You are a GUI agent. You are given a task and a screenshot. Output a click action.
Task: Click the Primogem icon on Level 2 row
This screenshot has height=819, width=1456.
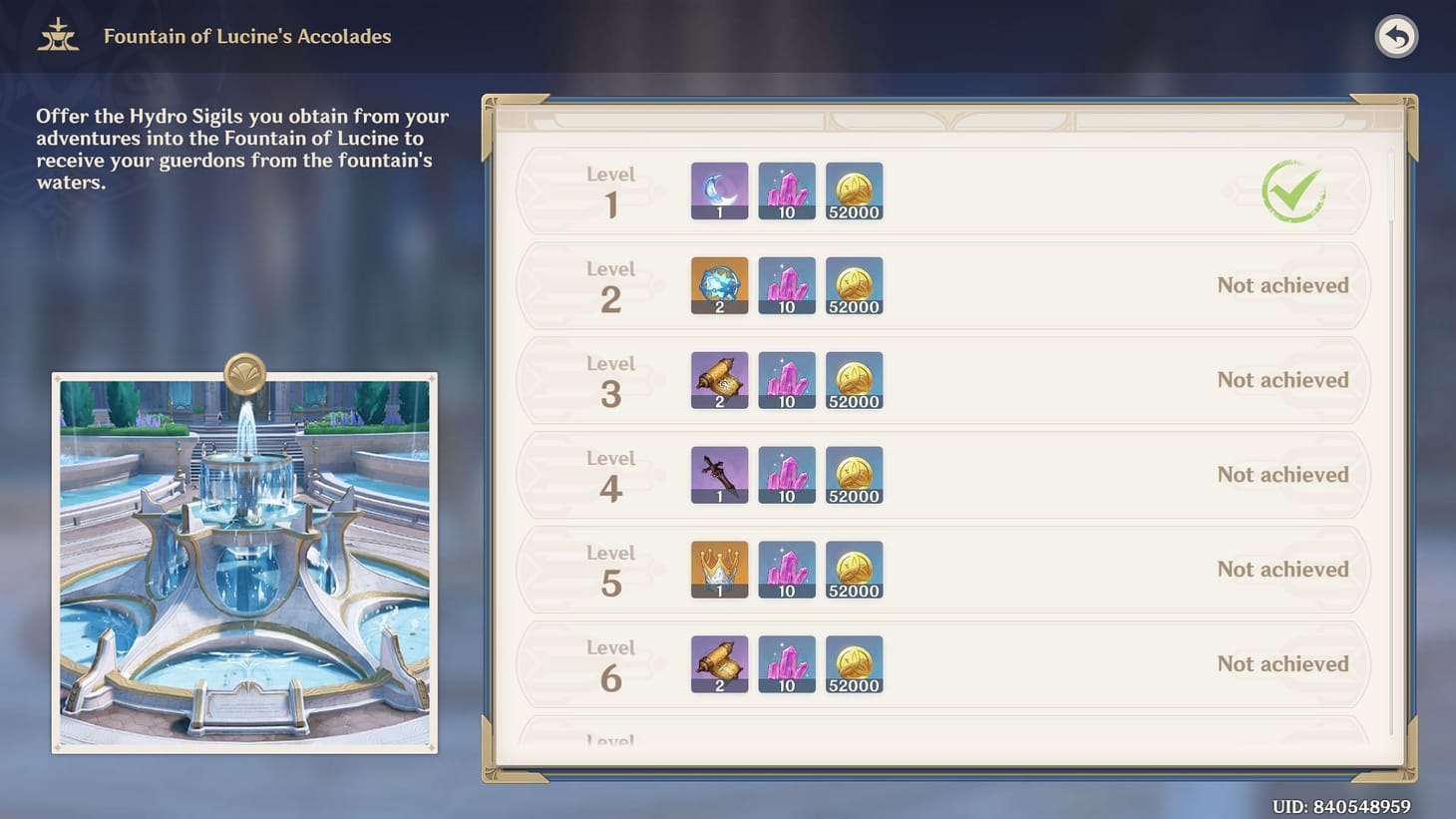point(787,285)
